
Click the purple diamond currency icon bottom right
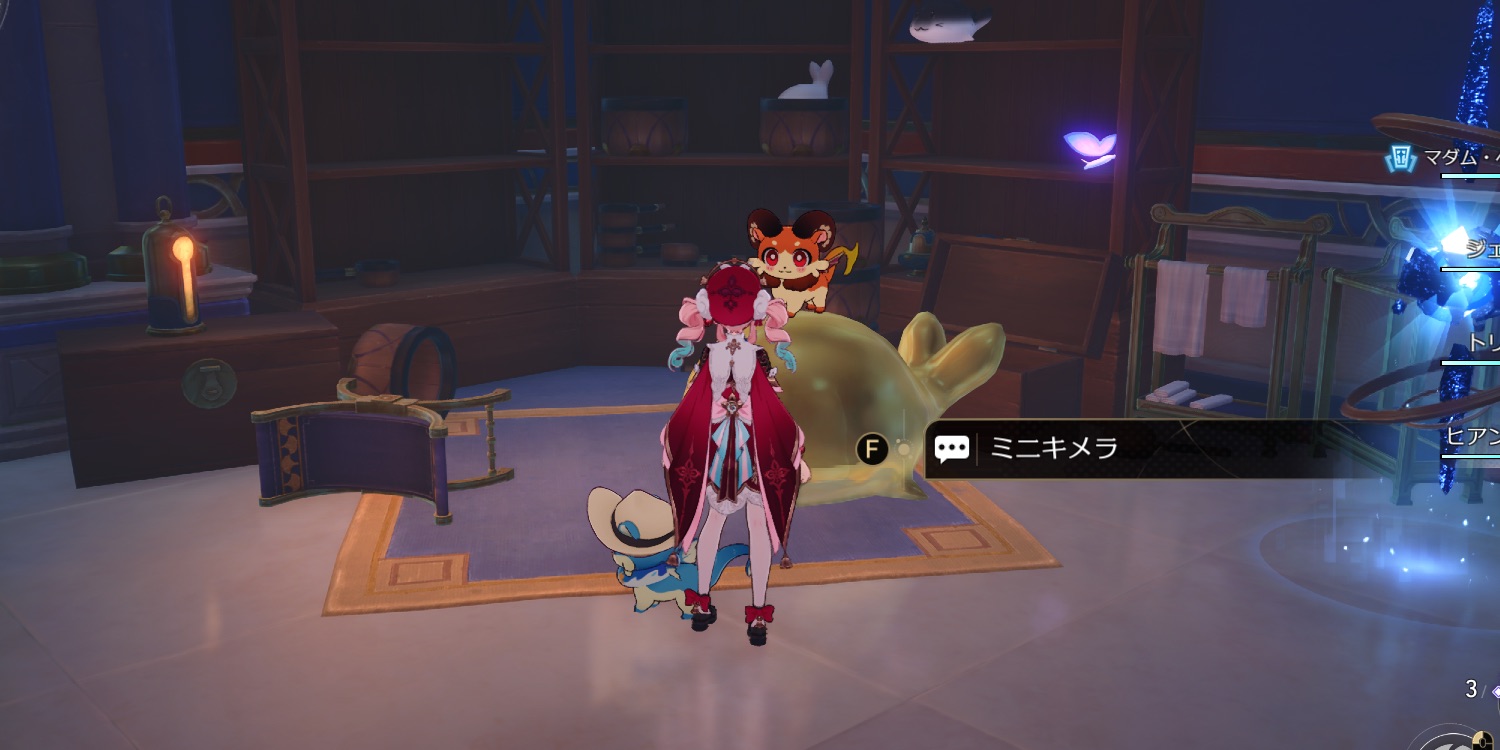[1496, 690]
